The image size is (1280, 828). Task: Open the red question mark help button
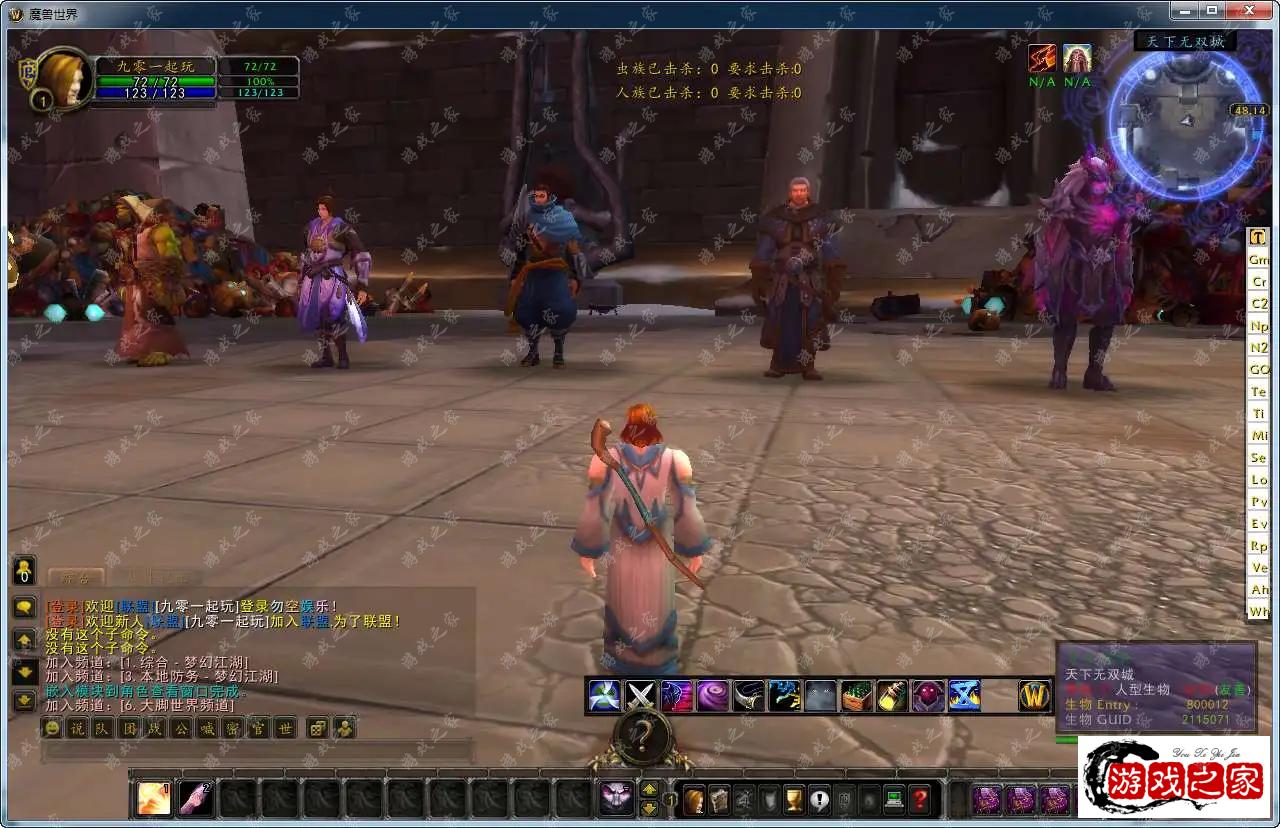point(919,800)
